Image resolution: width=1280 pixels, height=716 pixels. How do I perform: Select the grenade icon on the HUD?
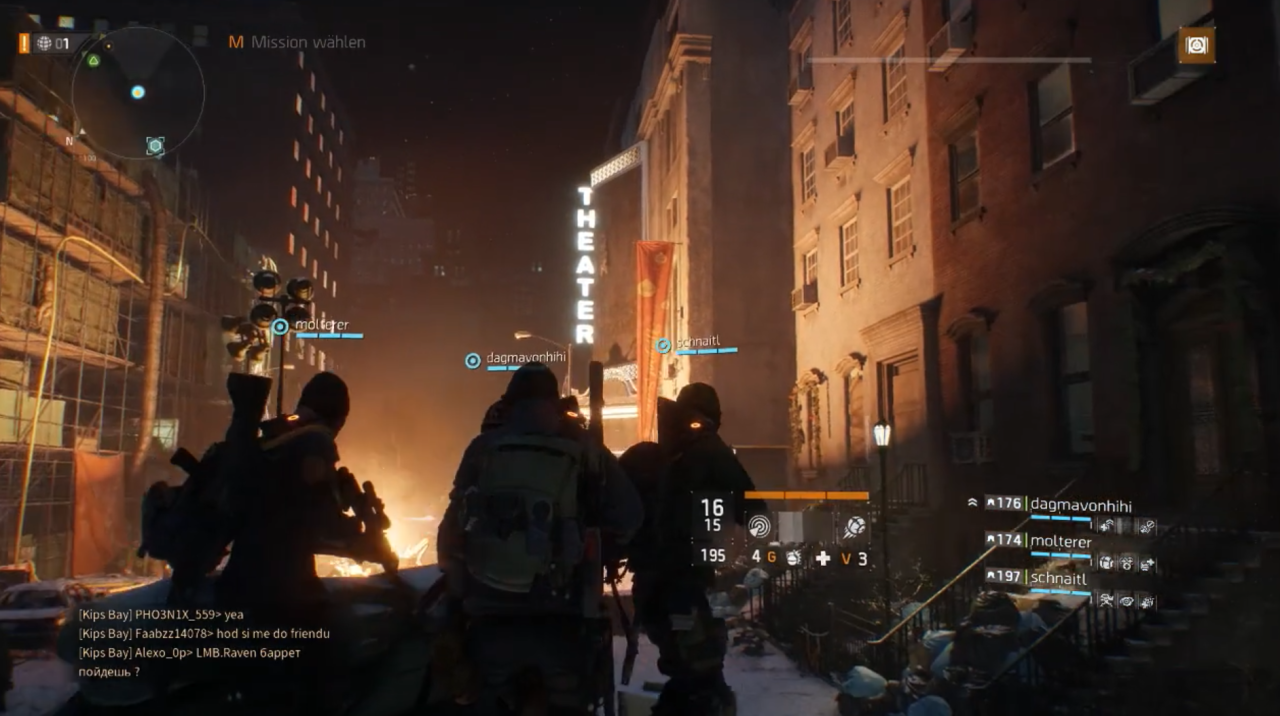click(x=792, y=558)
